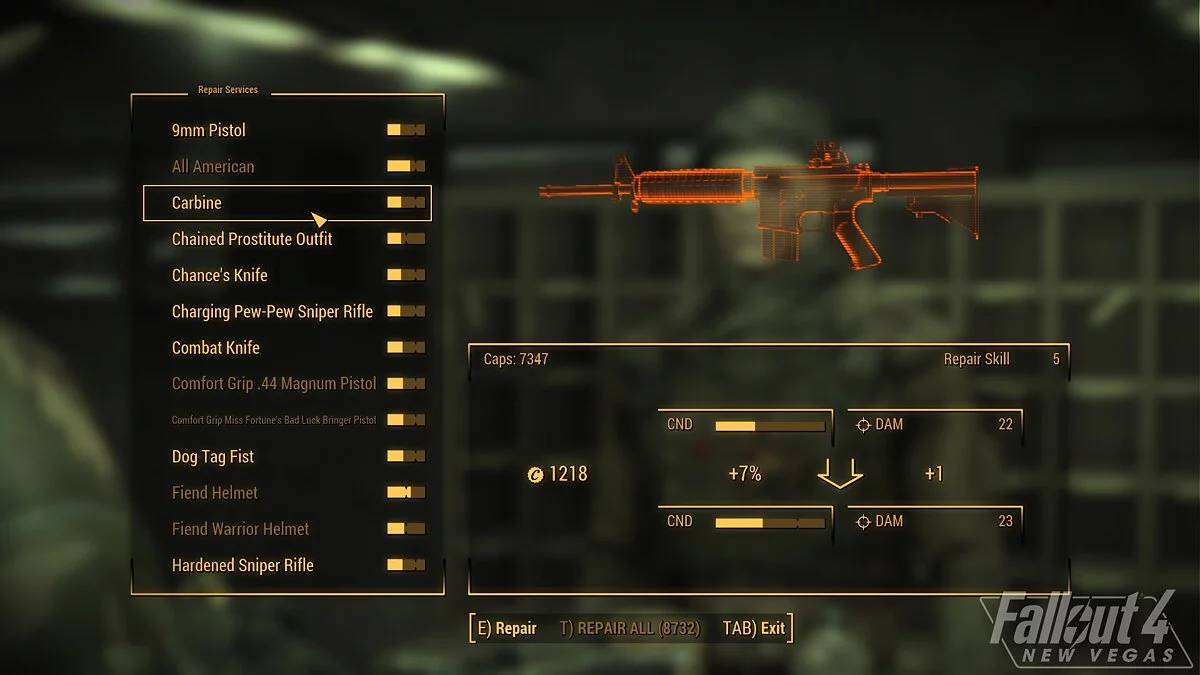
Task: Choose the Charging Pew-Pew Sniper Rifle
Action: point(272,311)
